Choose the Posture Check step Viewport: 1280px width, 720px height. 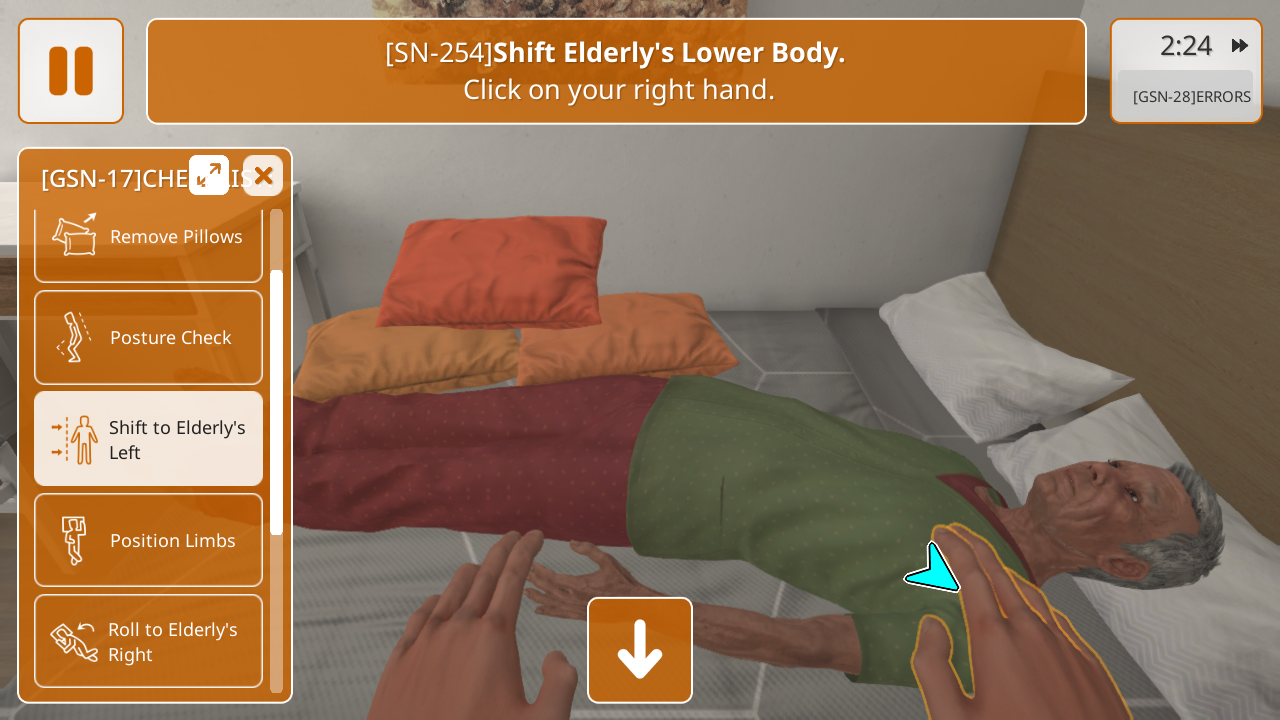(x=148, y=337)
